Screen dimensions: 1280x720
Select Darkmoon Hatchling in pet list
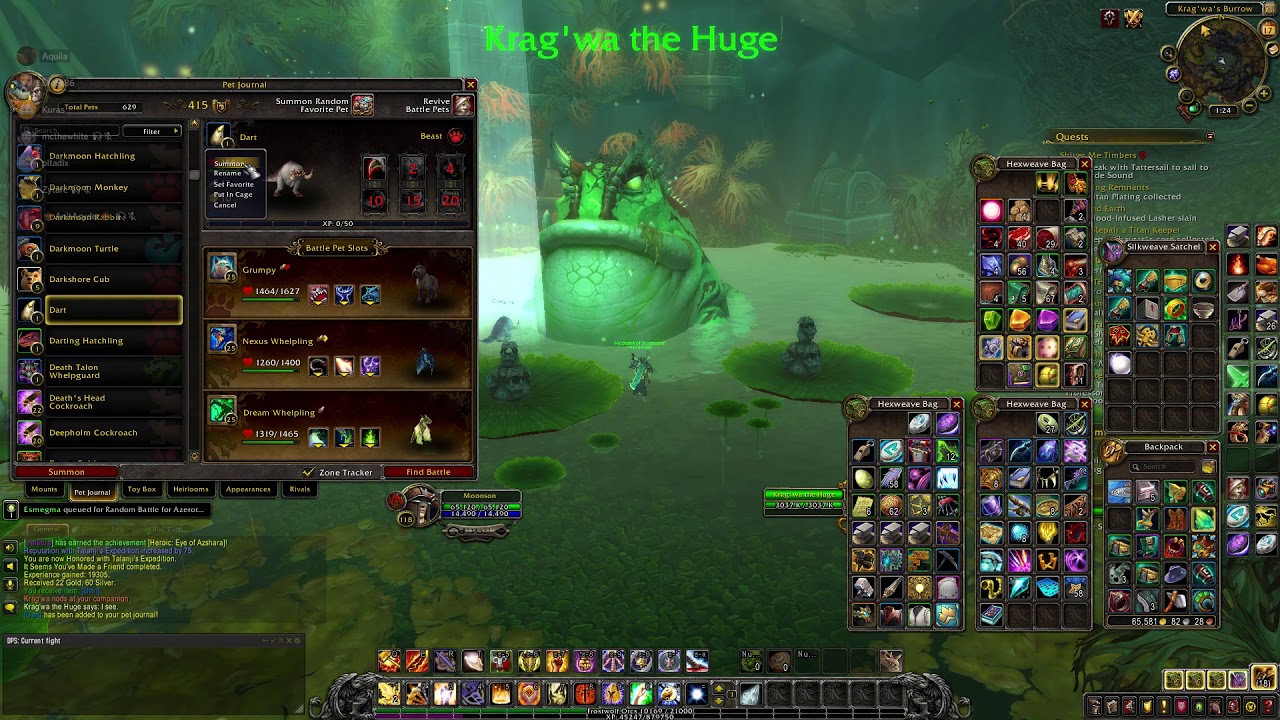[x=92, y=156]
